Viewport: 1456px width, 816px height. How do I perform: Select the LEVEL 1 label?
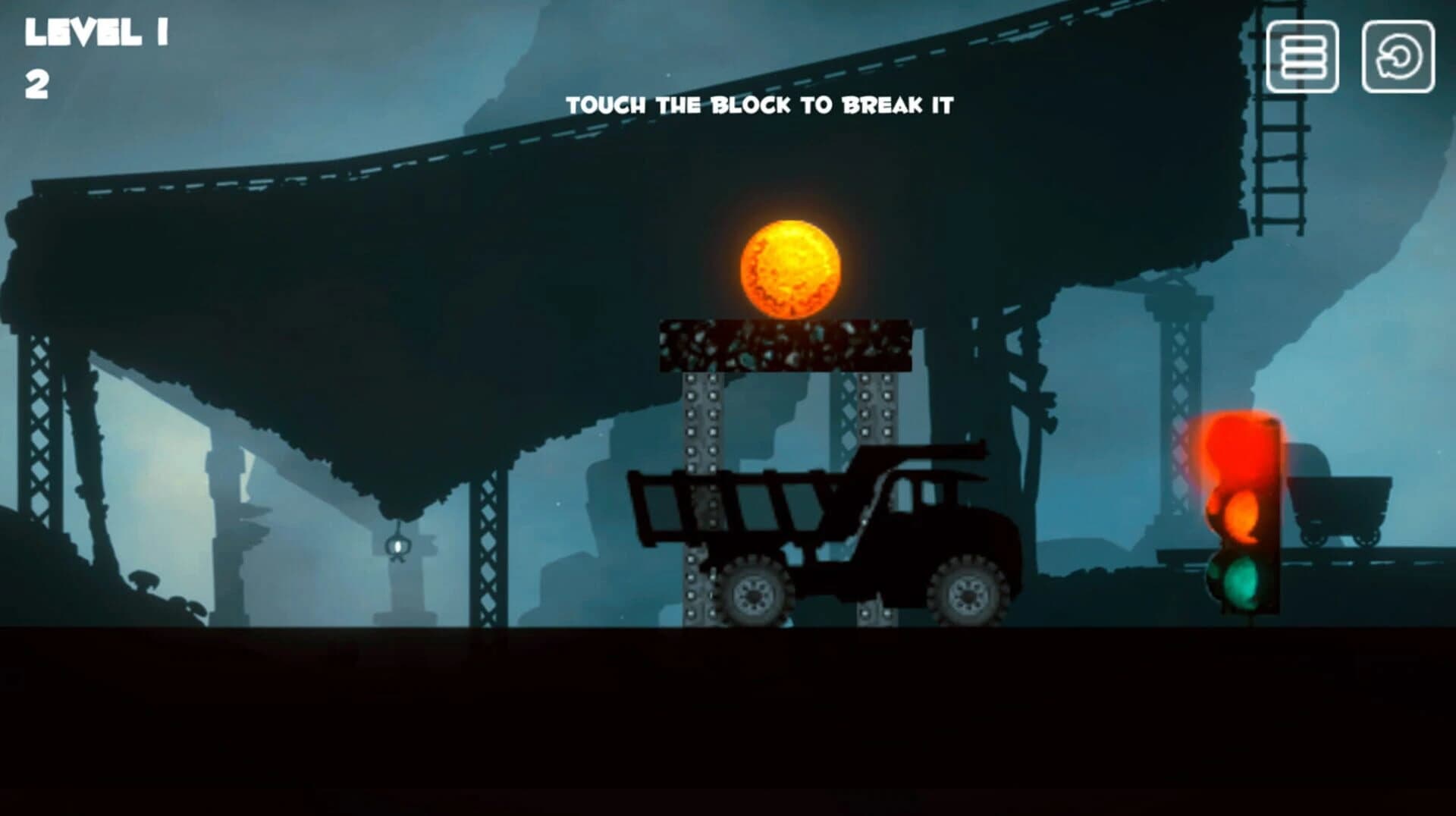point(95,32)
